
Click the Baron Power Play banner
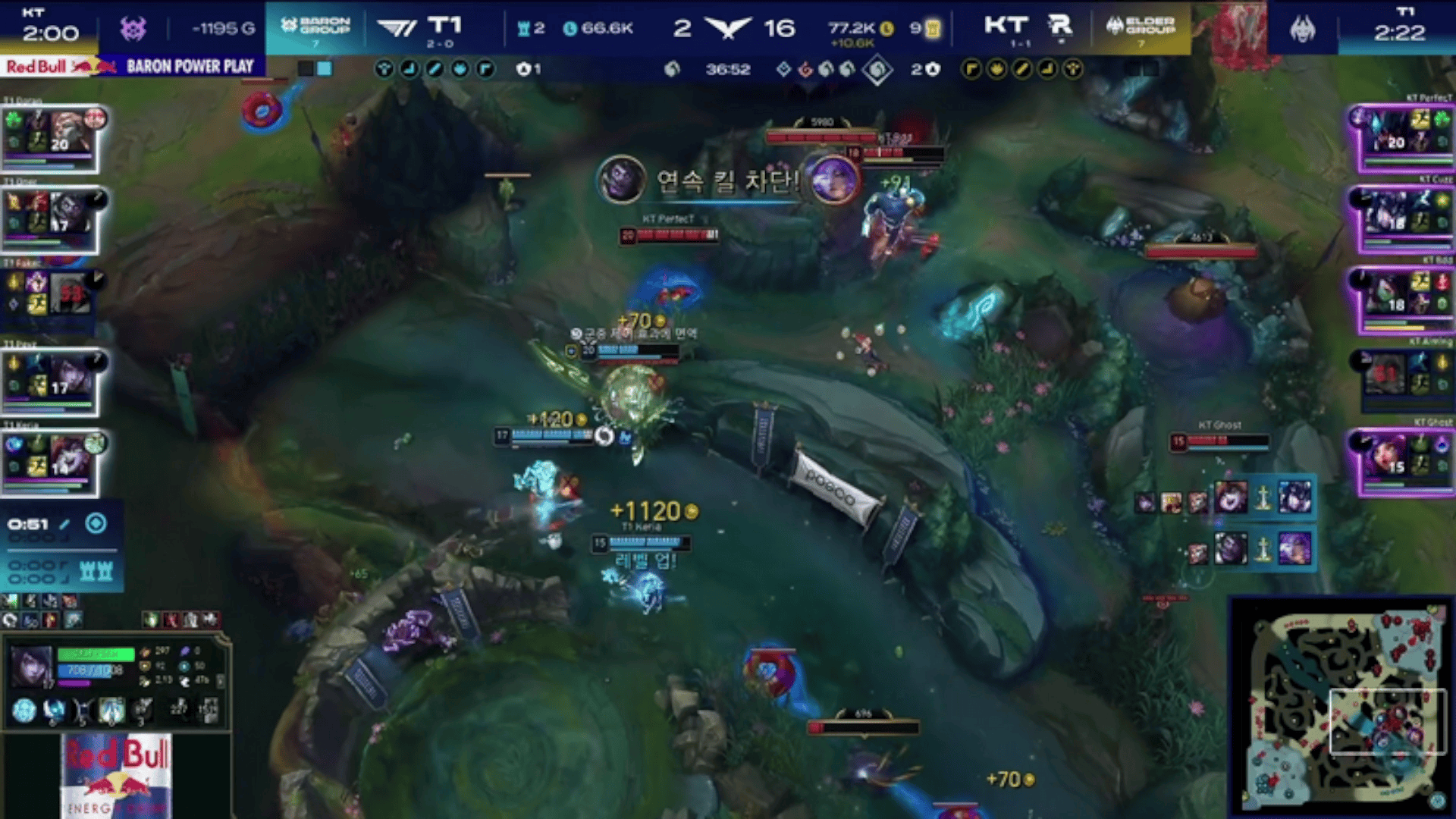(x=190, y=67)
